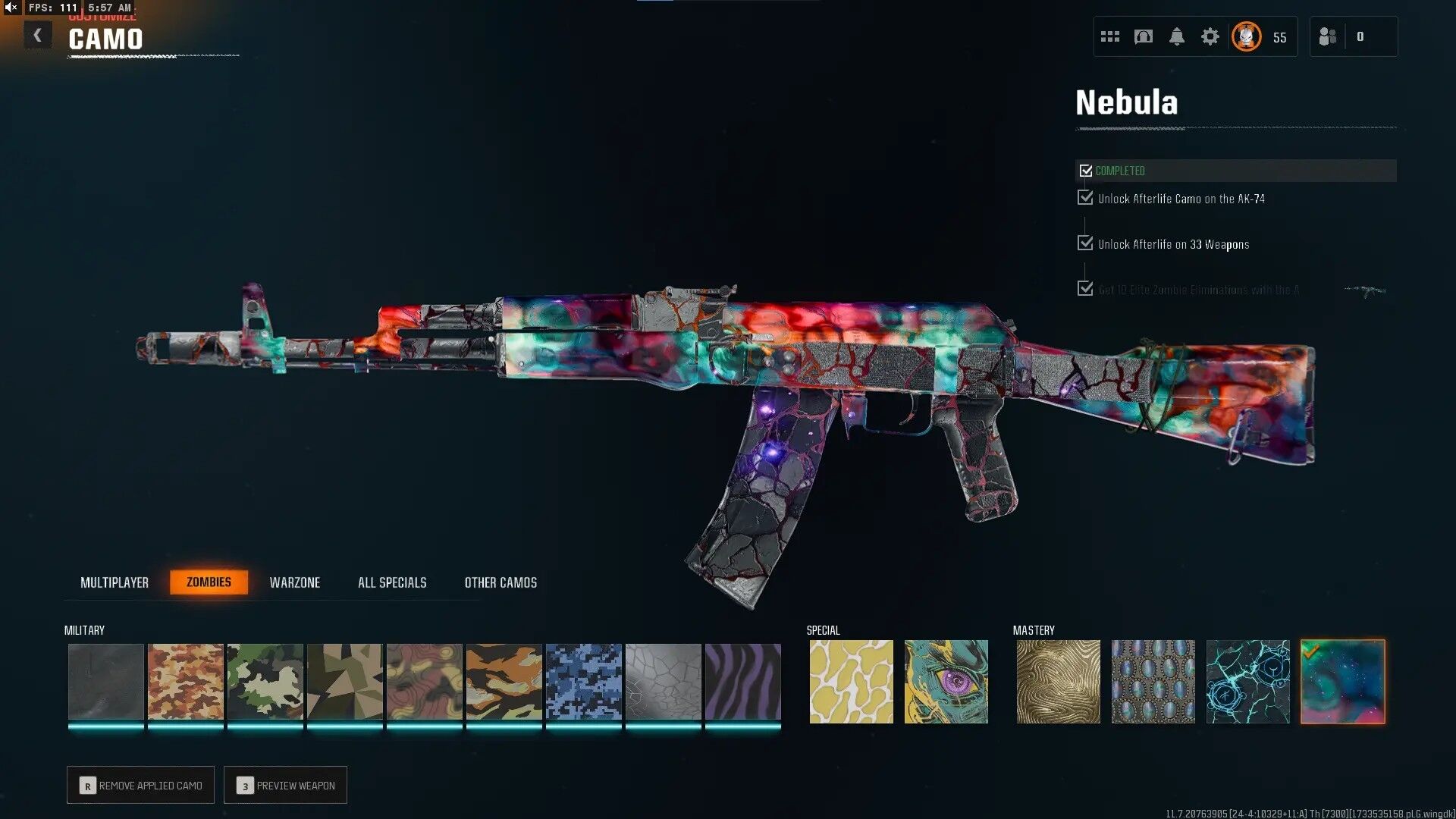Go back using the arrow icon
The height and width of the screenshot is (819, 1456).
click(37, 35)
